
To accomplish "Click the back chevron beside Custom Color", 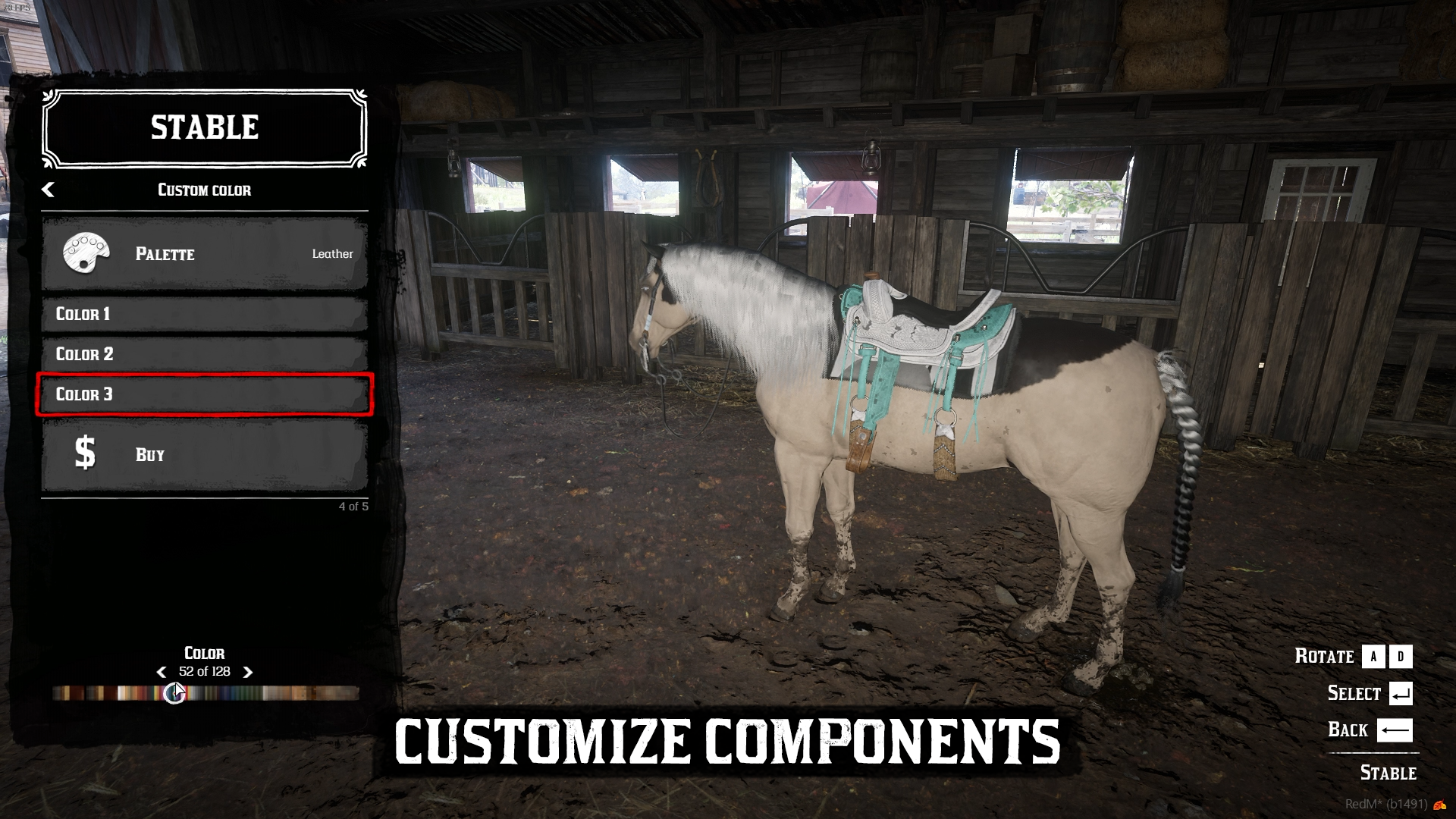I will (49, 190).
